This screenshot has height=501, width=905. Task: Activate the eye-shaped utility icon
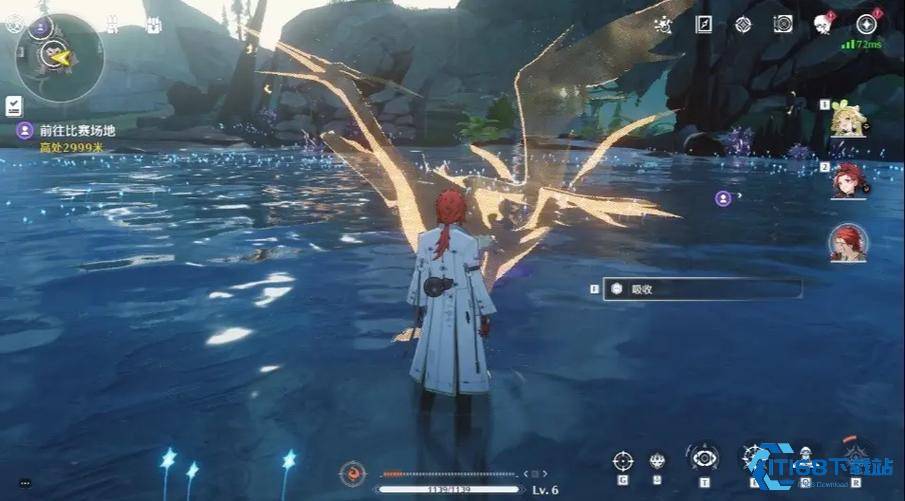point(705,458)
